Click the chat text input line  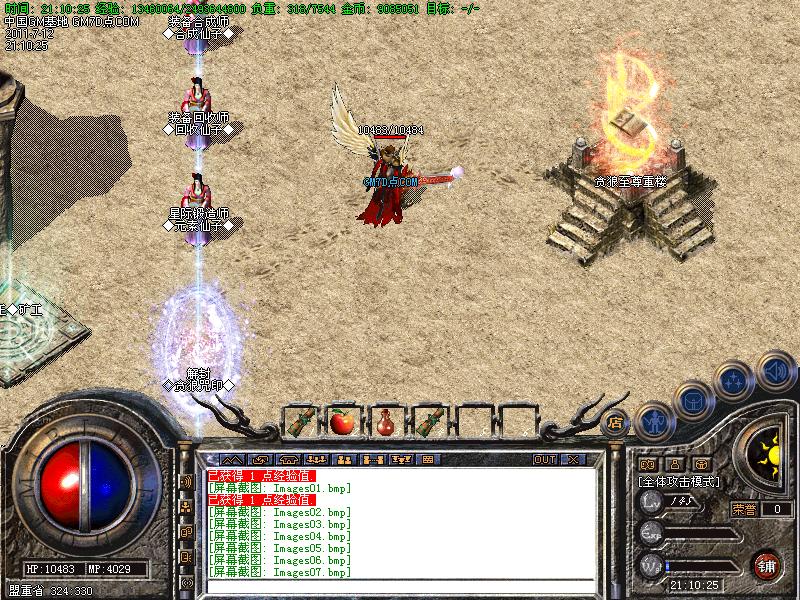pos(400,586)
